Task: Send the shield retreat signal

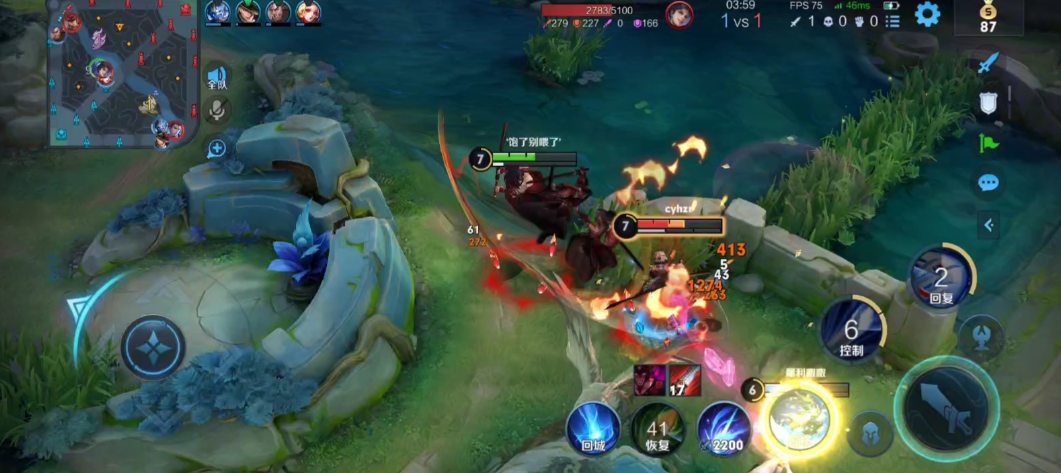Action: click(x=988, y=103)
